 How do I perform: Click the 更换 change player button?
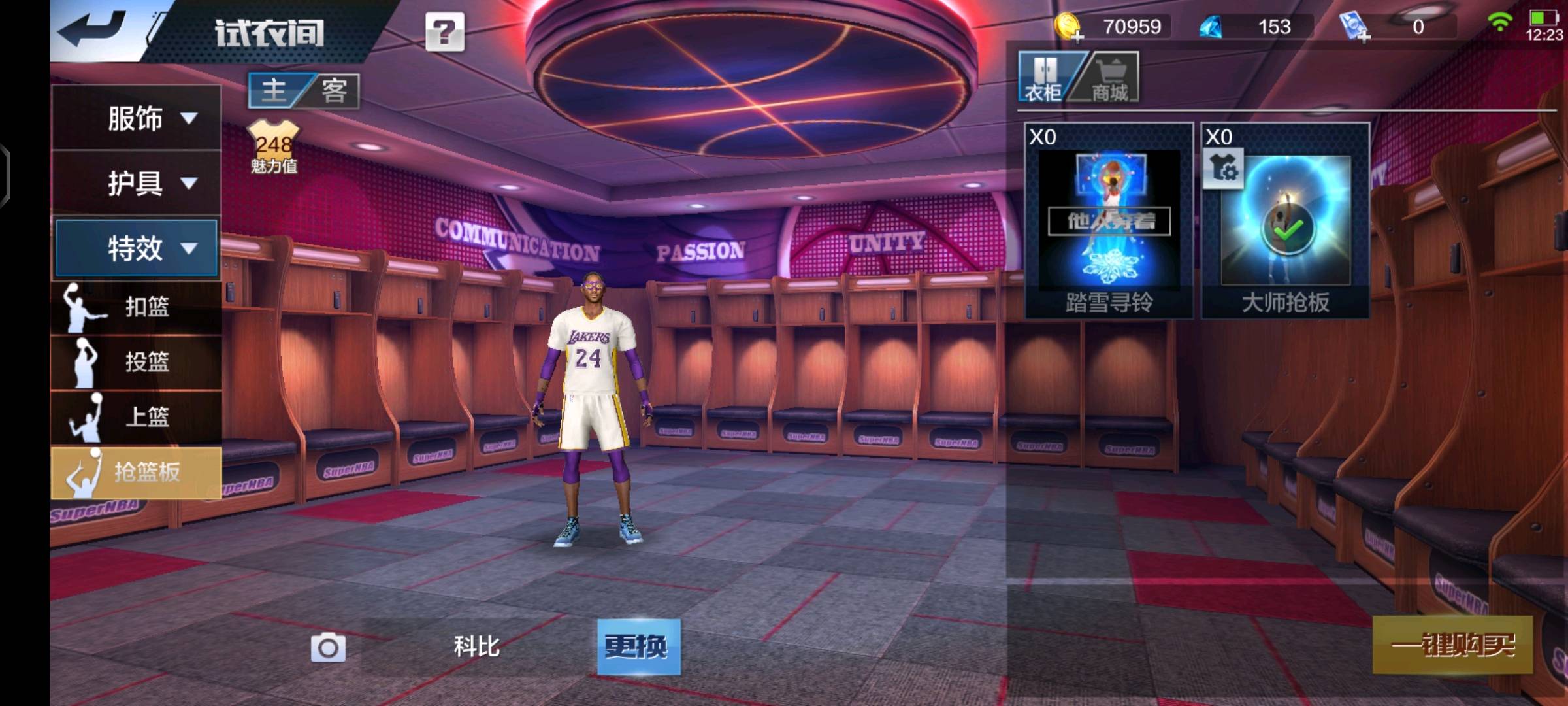(x=638, y=647)
